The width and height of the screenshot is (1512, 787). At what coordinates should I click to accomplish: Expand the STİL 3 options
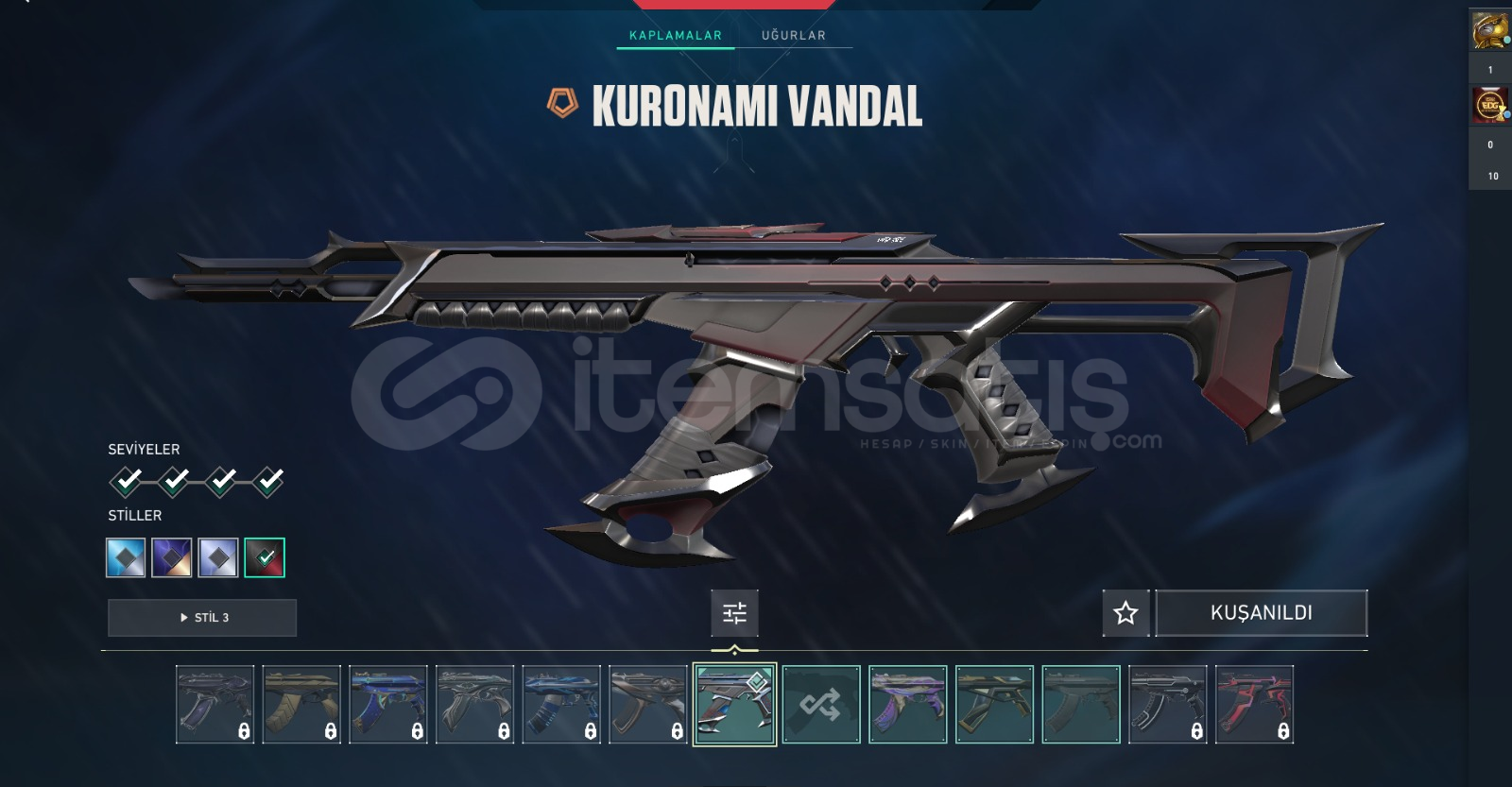pyautogui.click(x=203, y=617)
